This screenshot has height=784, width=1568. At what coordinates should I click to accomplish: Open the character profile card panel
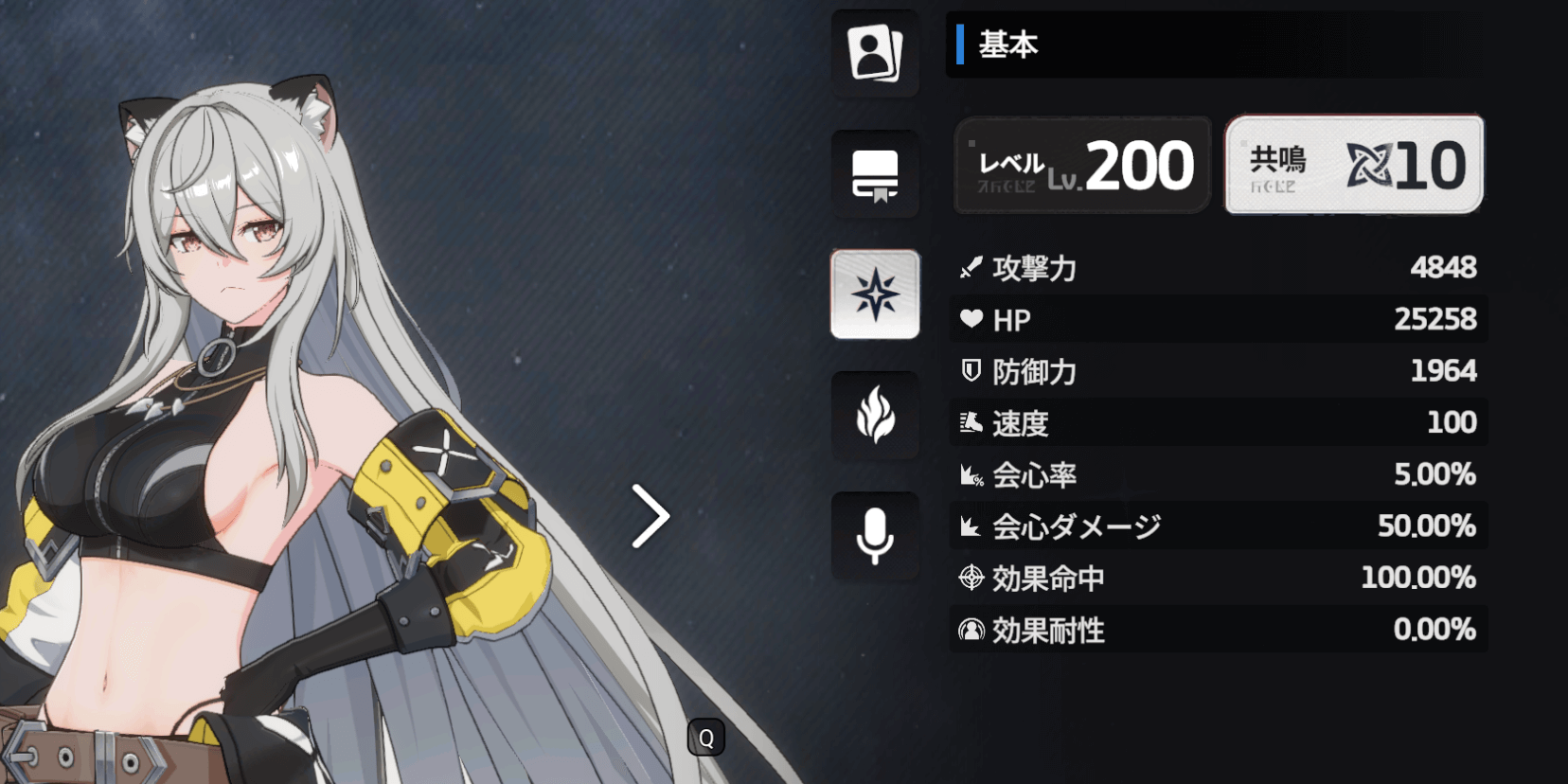[874, 53]
